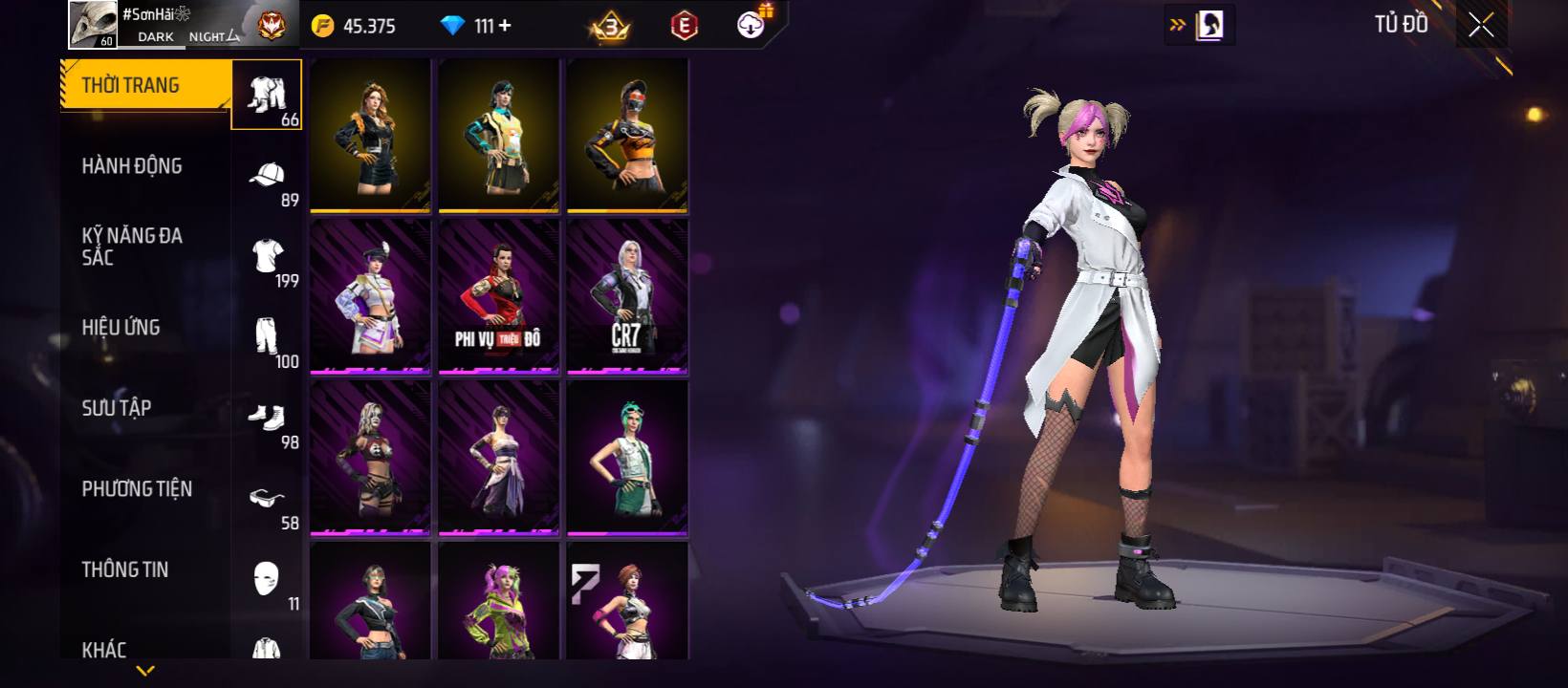Go to the Sưu Tập tab
The height and width of the screenshot is (688, 1568).
(x=117, y=408)
